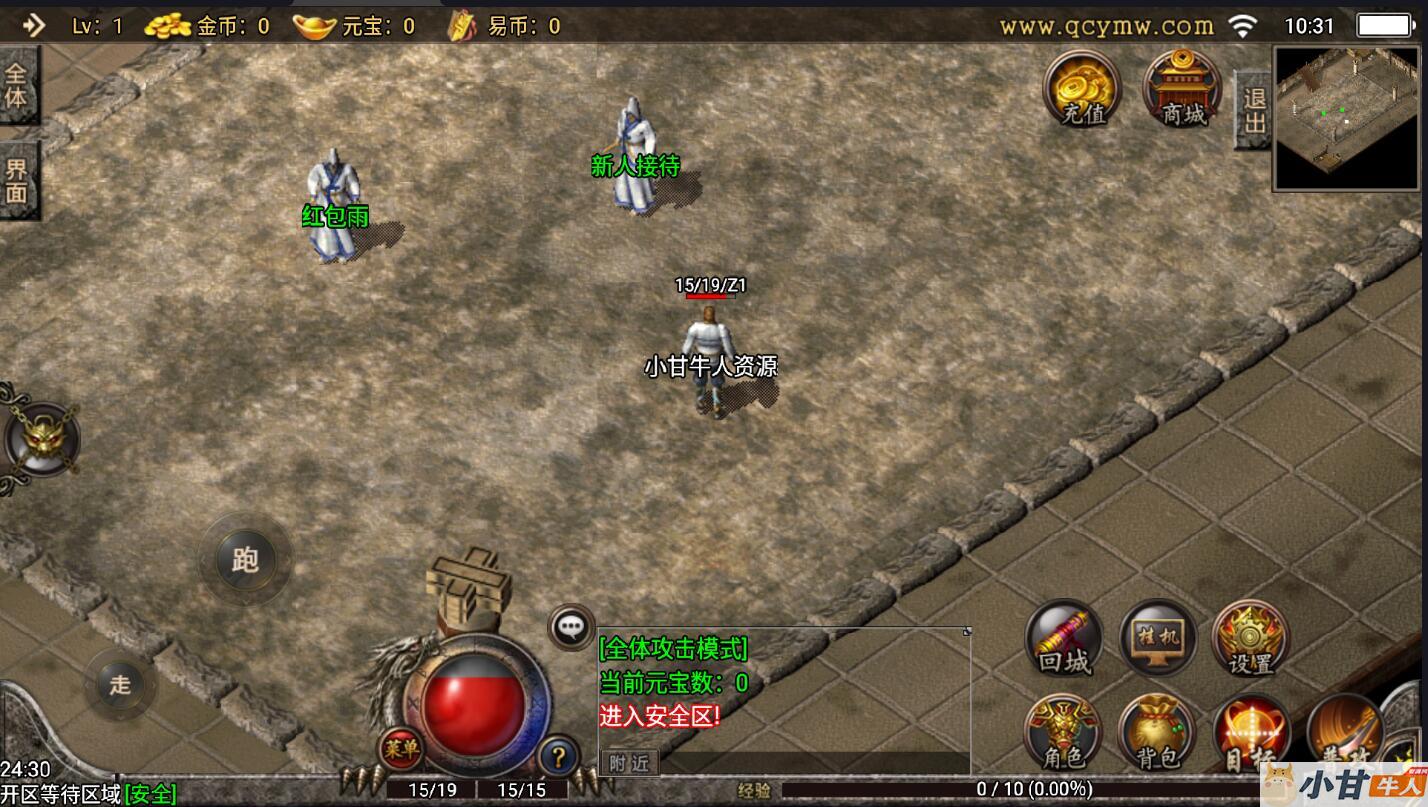Open the minimap
The width and height of the screenshot is (1428, 807).
[x=1348, y=118]
